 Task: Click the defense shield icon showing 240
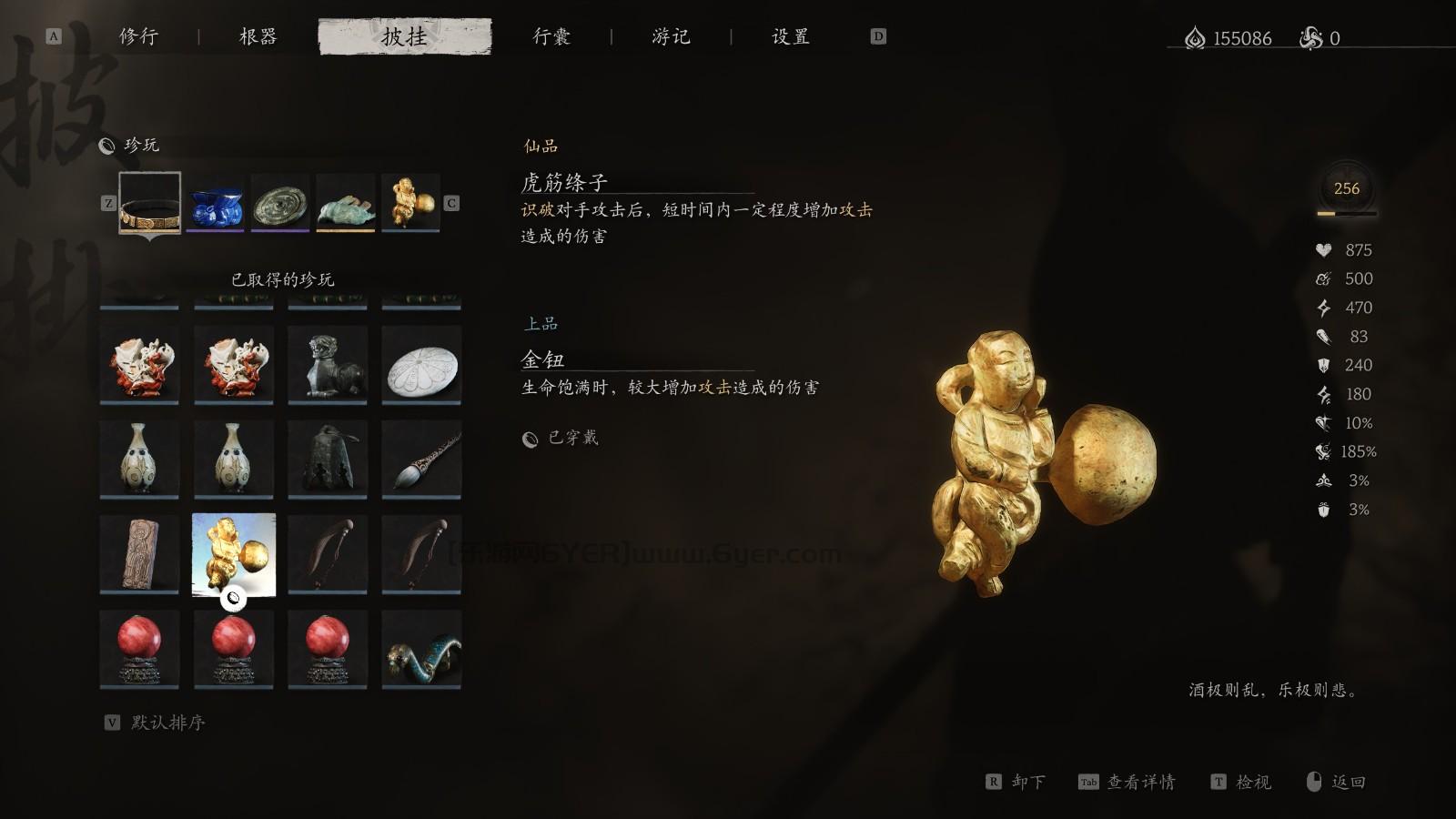pos(1321,366)
